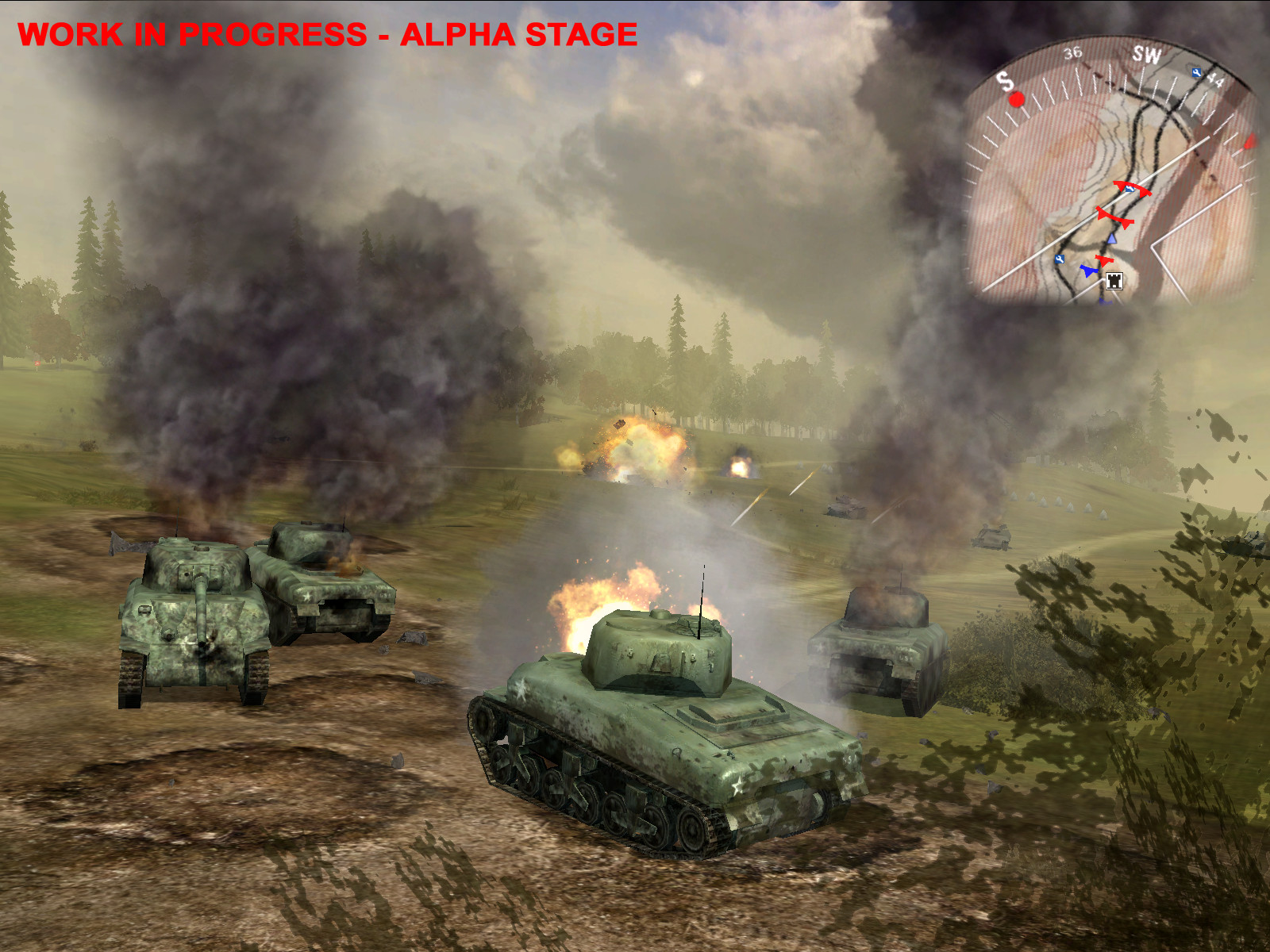The image size is (1270, 952).
Task: Click the red marker above the castle icon
Action: tap(1105, 260)
